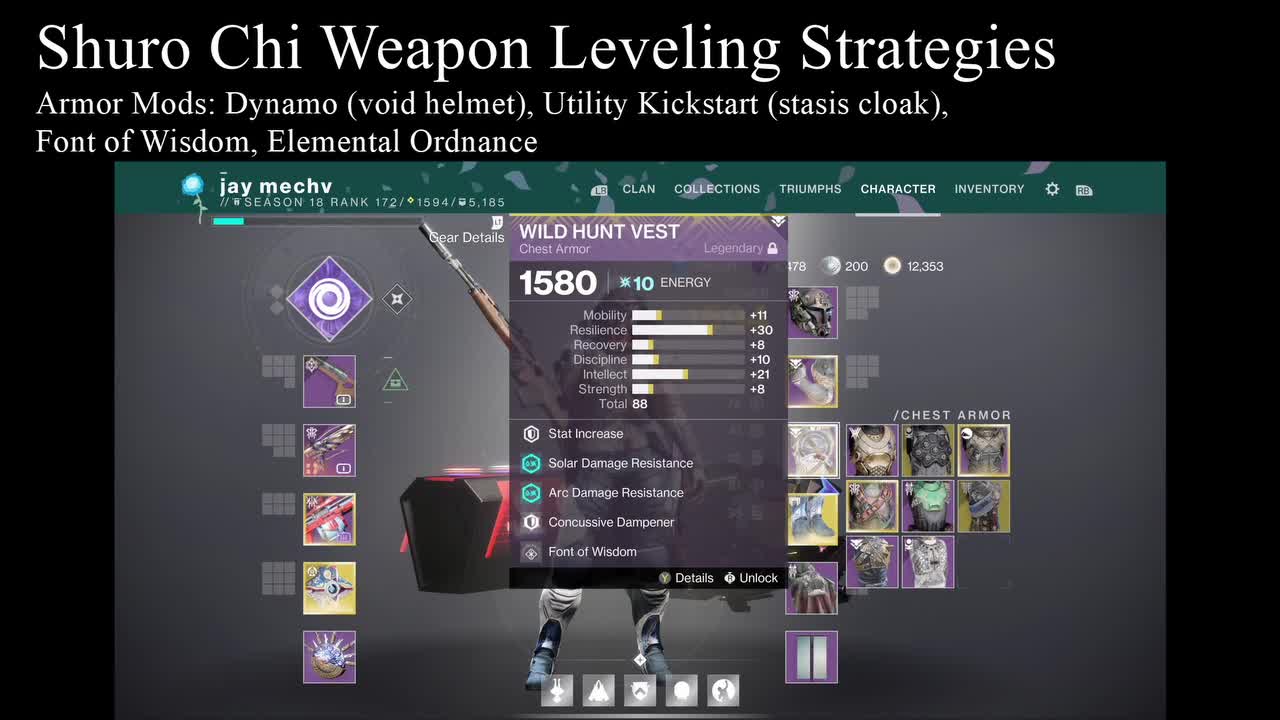The image size is (1280, 720).
Task: Open the void subclass icon
Action: 330,300
